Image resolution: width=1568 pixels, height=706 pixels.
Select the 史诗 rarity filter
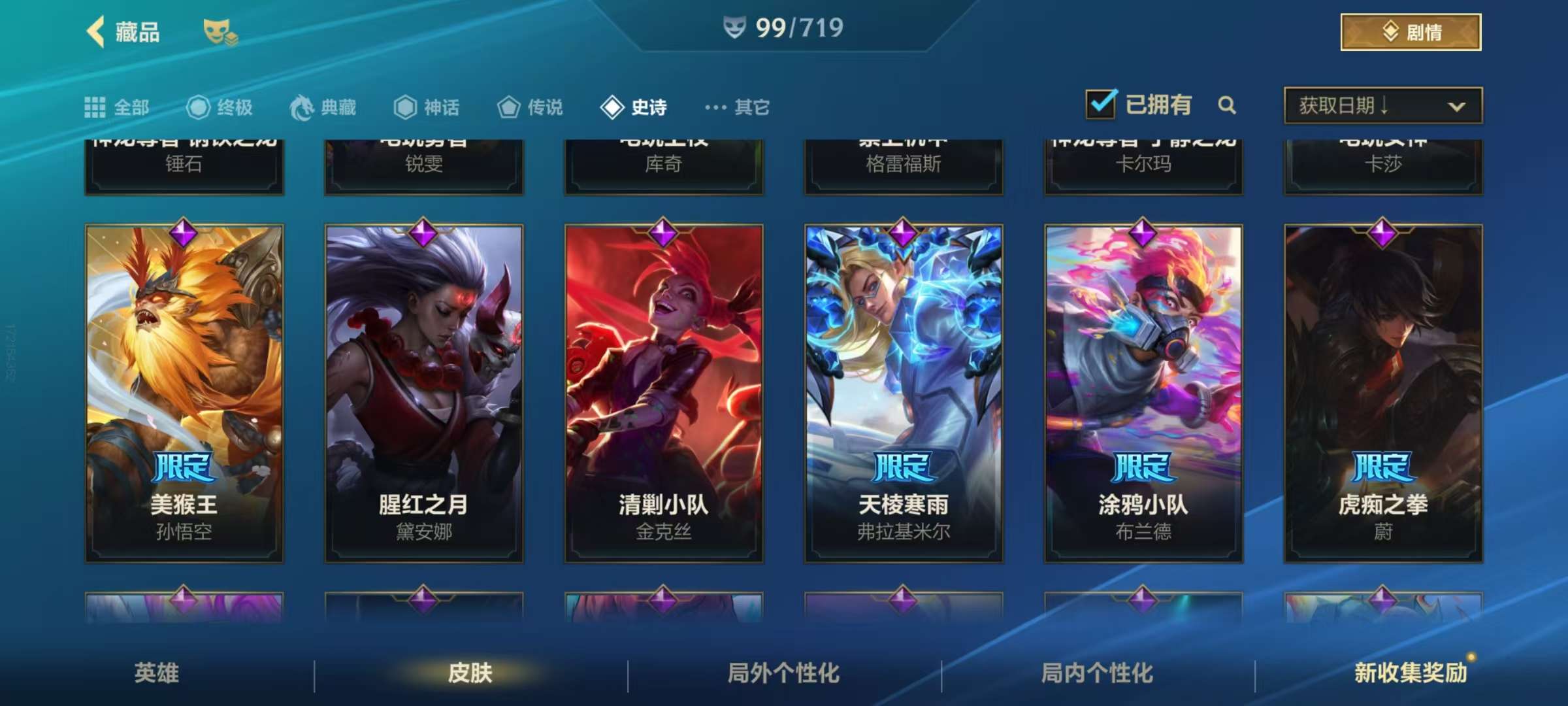click(634, 107)
